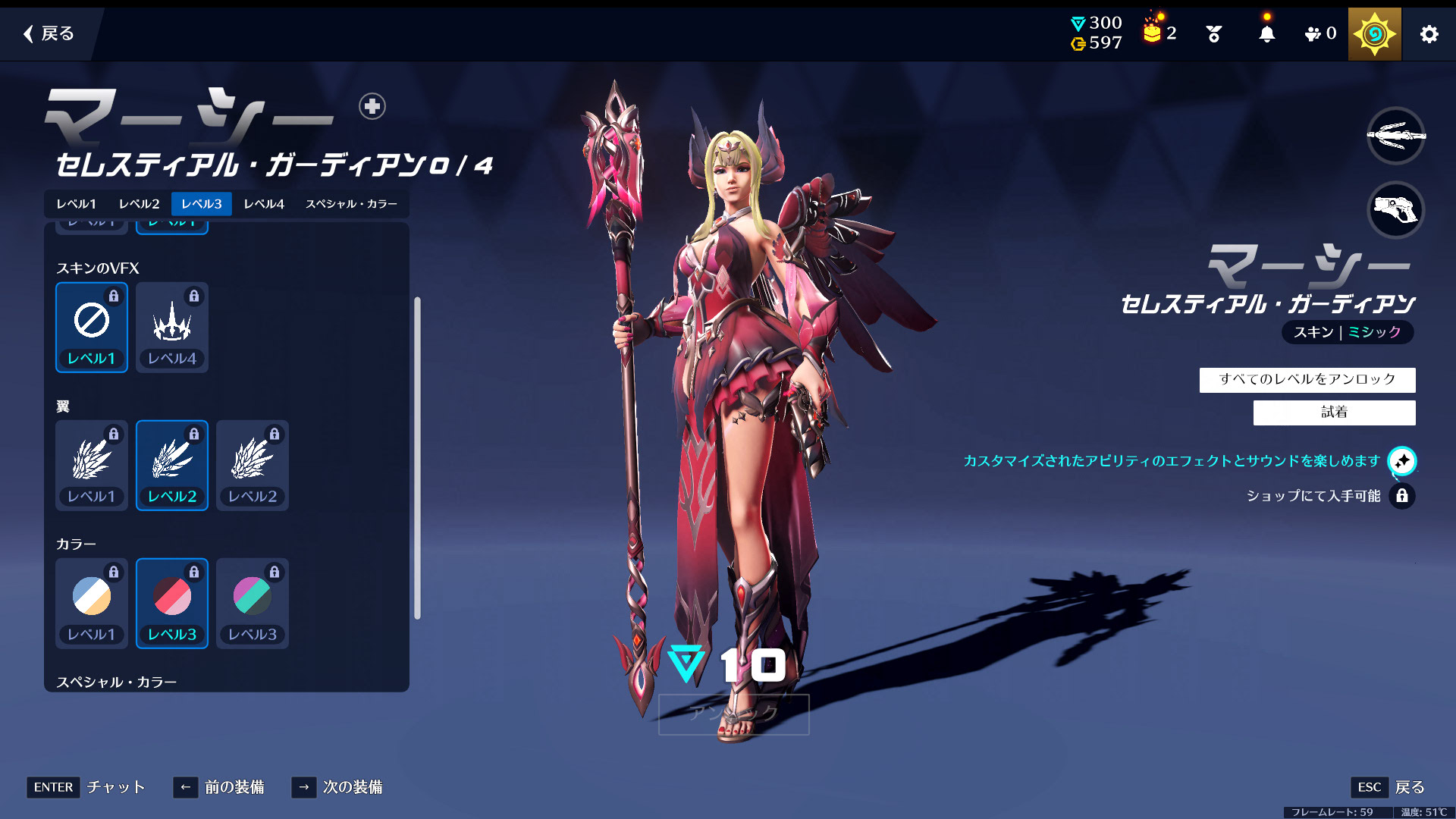View the blaster pistol icon
The width and height of the screenshot is (1456, 819).
(x=1395, y=210)
